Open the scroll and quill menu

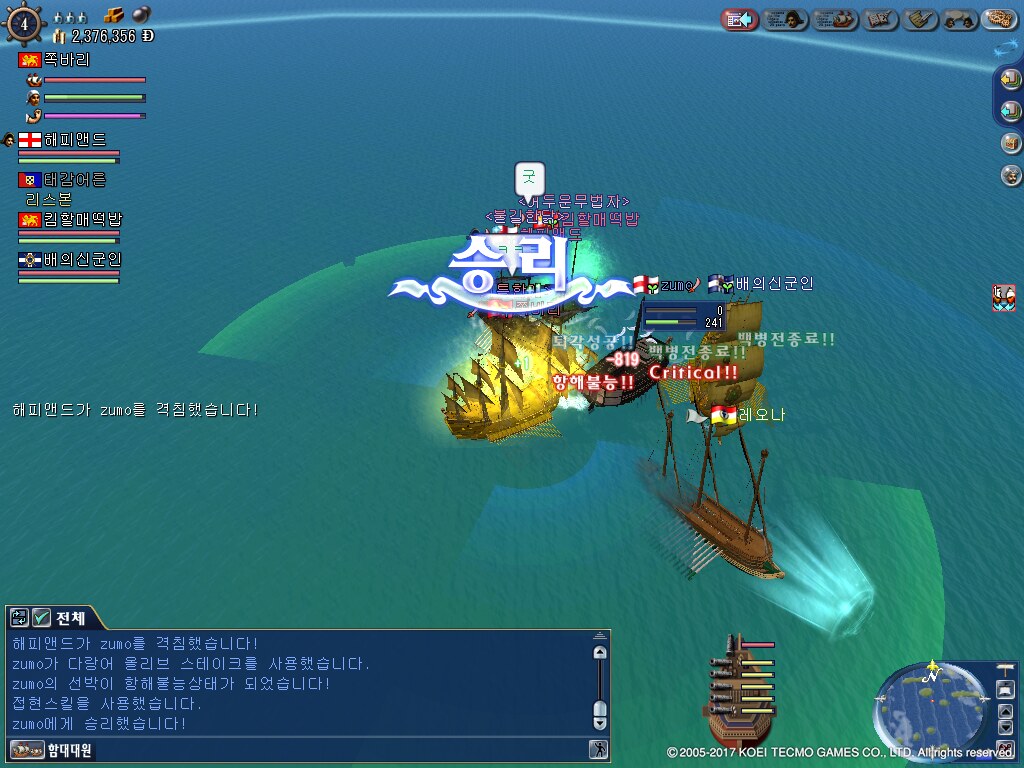pyautogui.click(x=921, y=19)
